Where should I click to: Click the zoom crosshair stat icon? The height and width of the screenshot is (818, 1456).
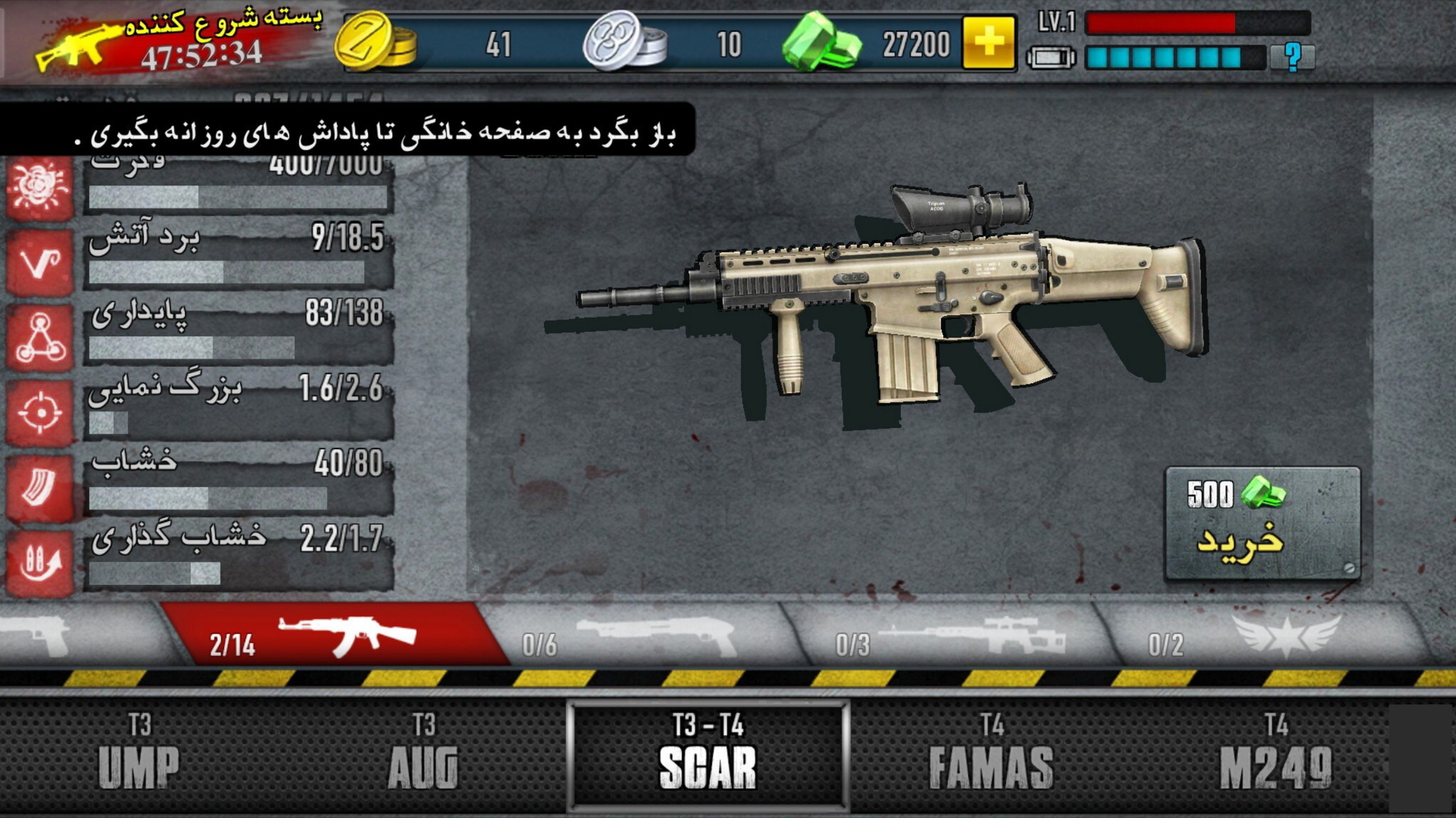tap(40, 412)
